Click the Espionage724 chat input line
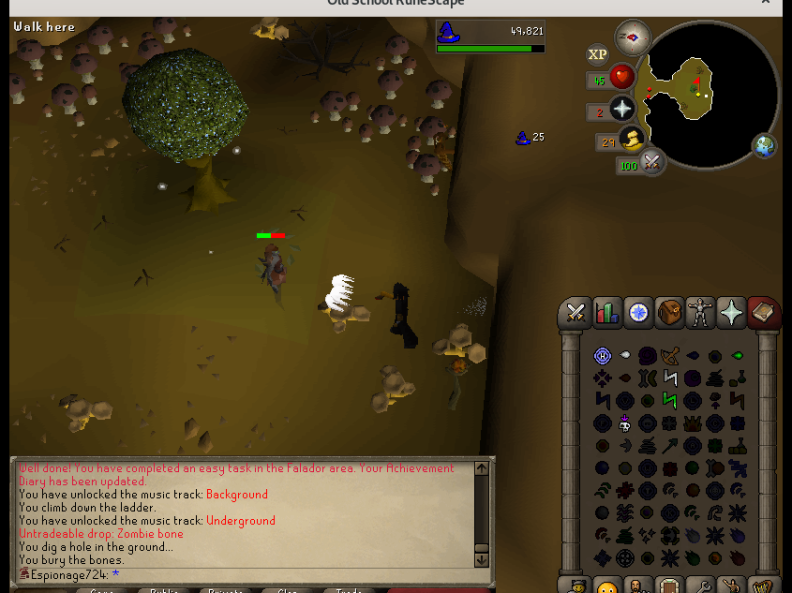Screen dimensions: 792x593 200,575
